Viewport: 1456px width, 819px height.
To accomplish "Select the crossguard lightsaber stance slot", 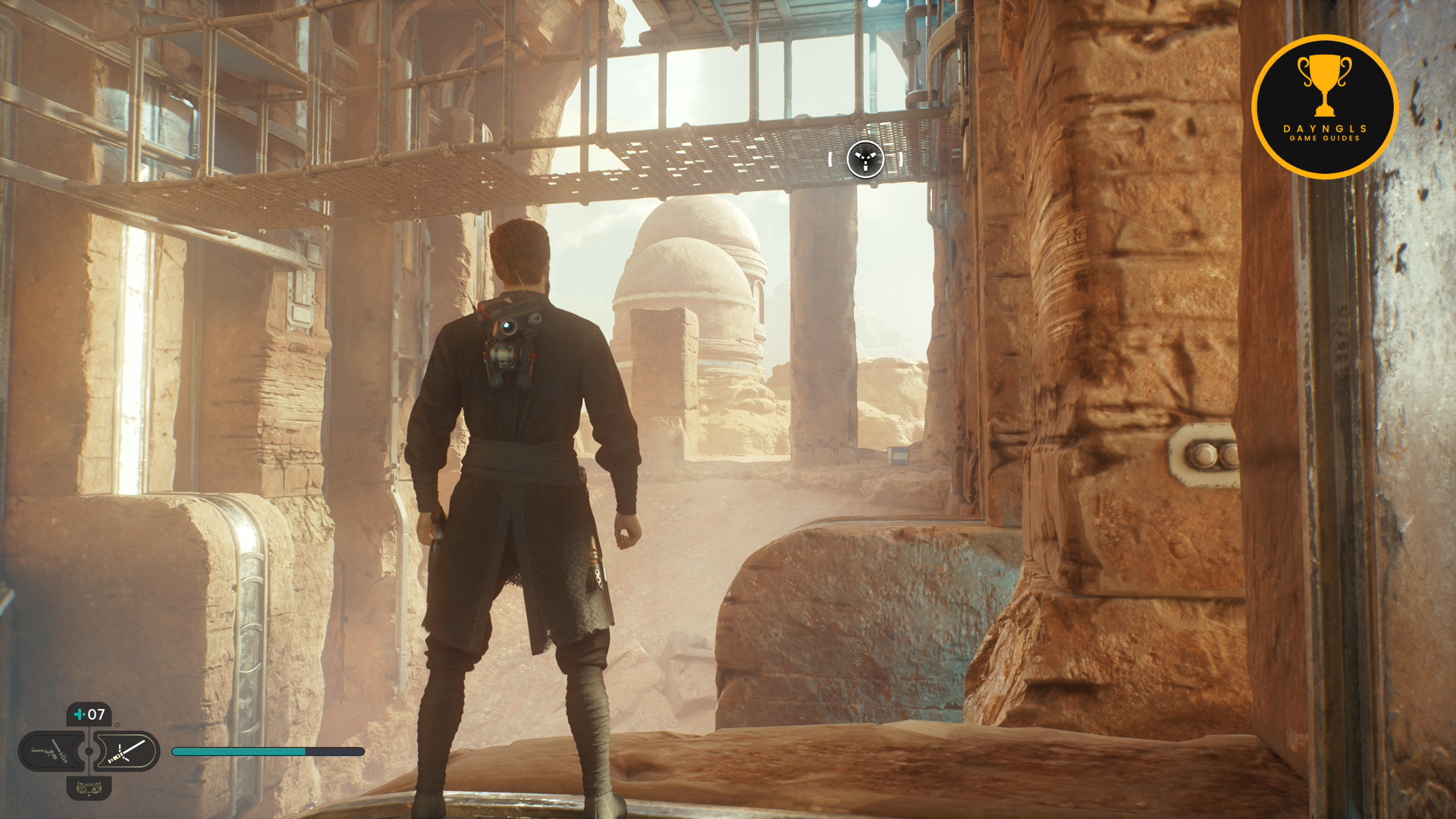I will [127, 752].
